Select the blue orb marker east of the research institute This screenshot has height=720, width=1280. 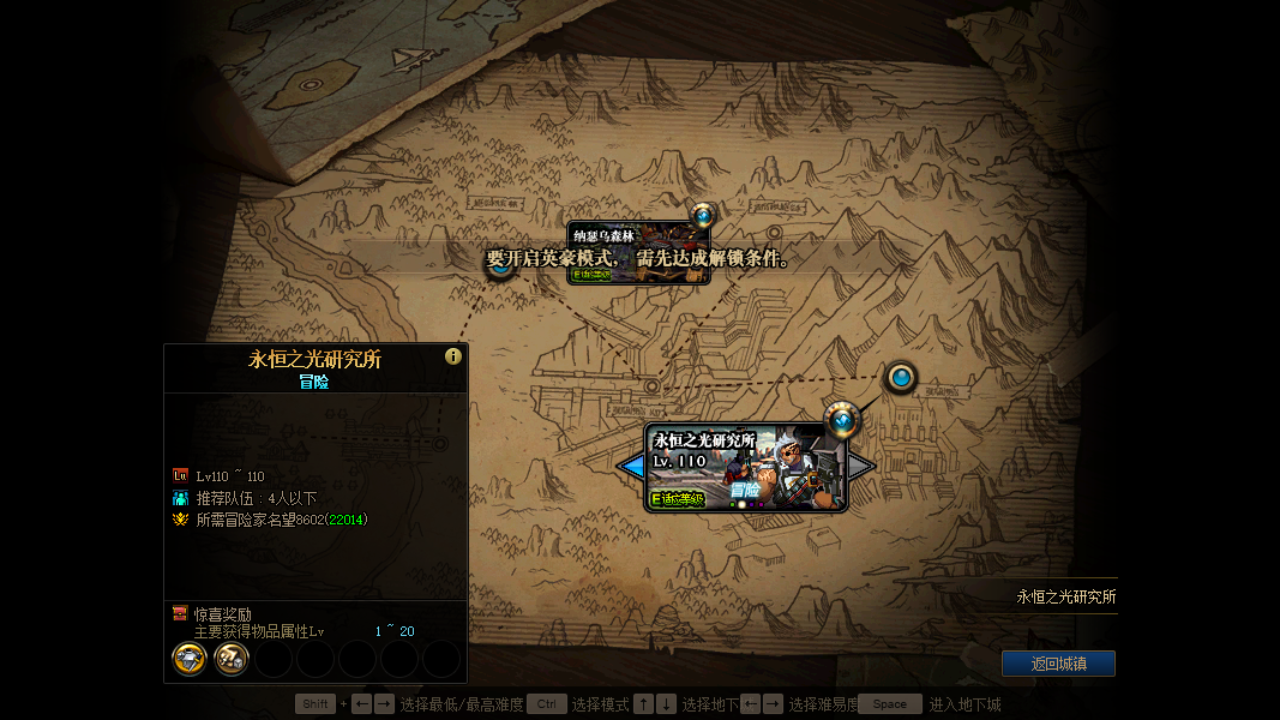pos(901,378)
